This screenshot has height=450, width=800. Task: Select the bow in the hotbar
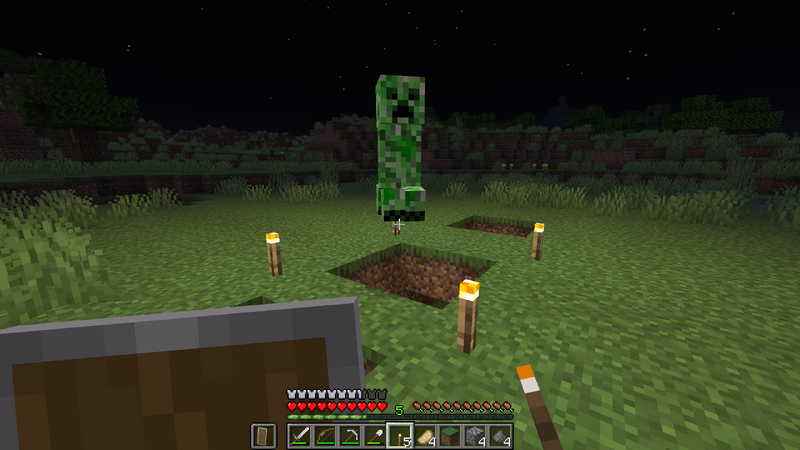coord(324,436)
